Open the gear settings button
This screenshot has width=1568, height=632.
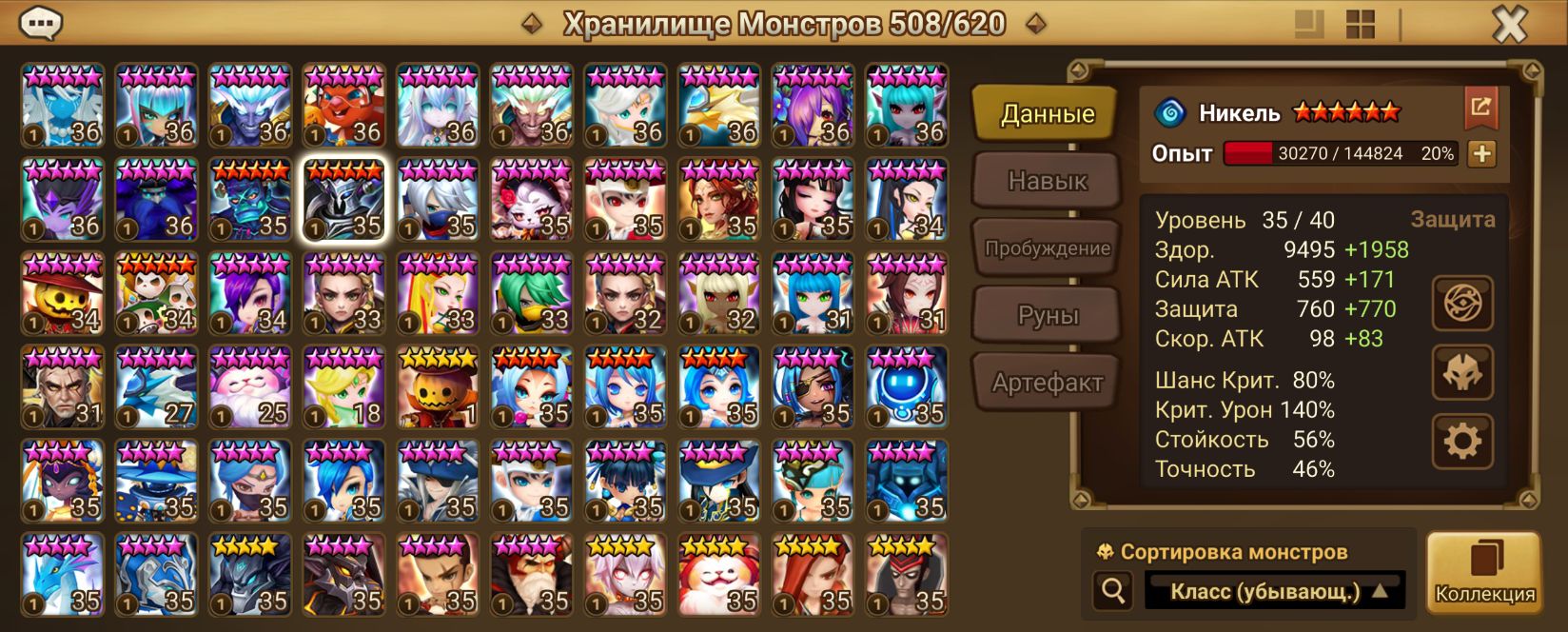1462,441
